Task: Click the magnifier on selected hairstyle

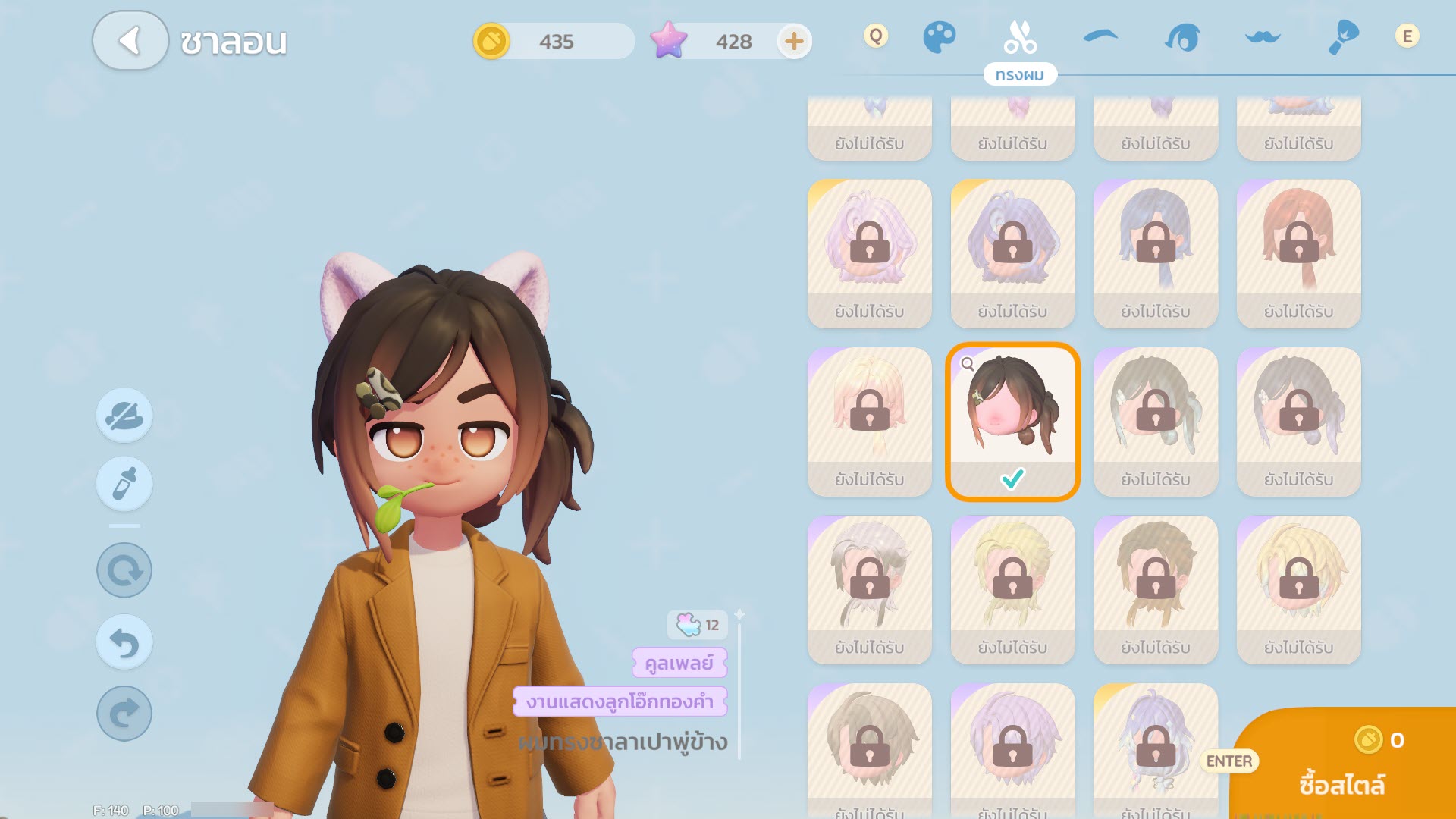Action: coord(968,364)
